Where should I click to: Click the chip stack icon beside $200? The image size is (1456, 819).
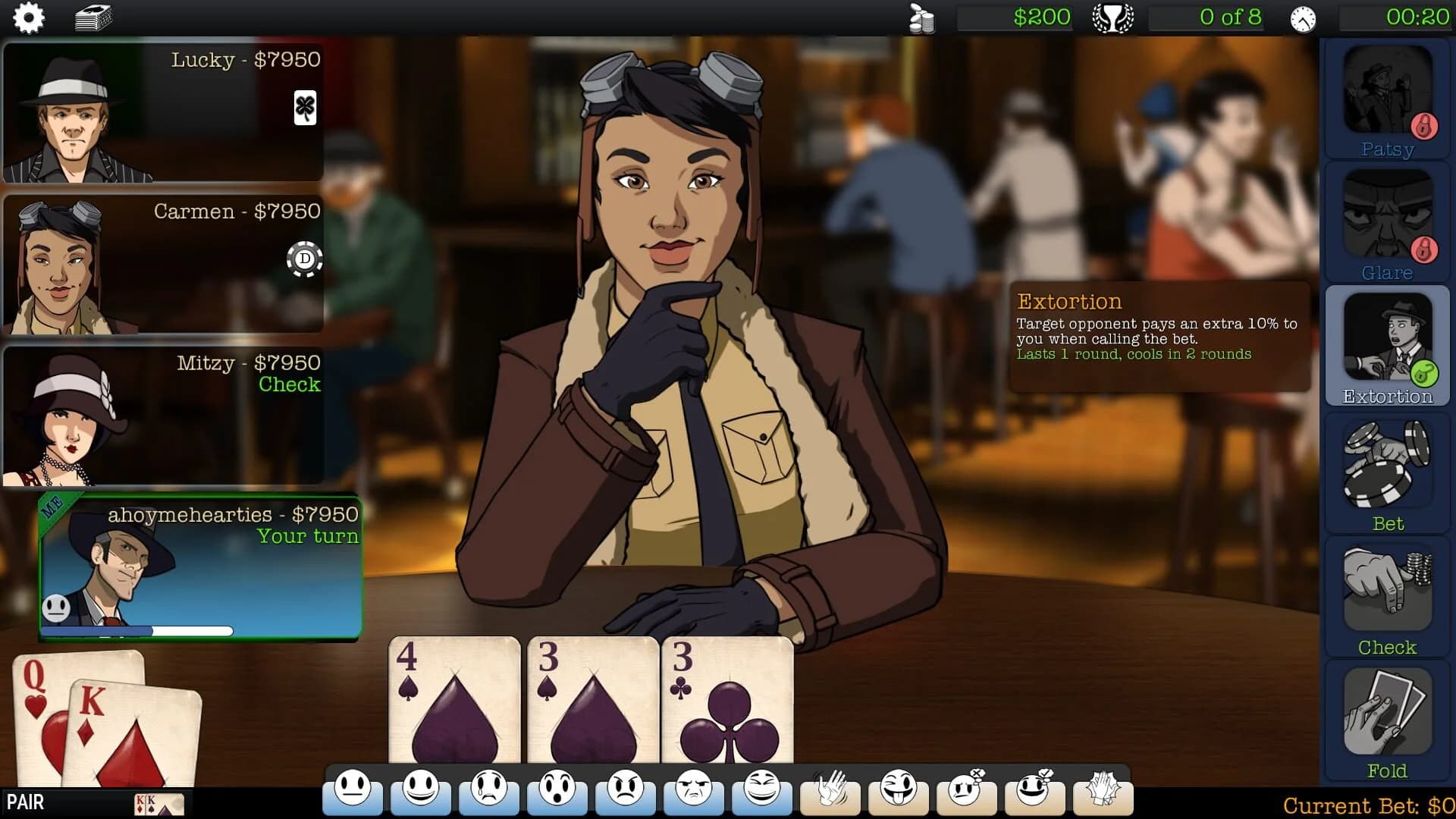tap(921, 17)
